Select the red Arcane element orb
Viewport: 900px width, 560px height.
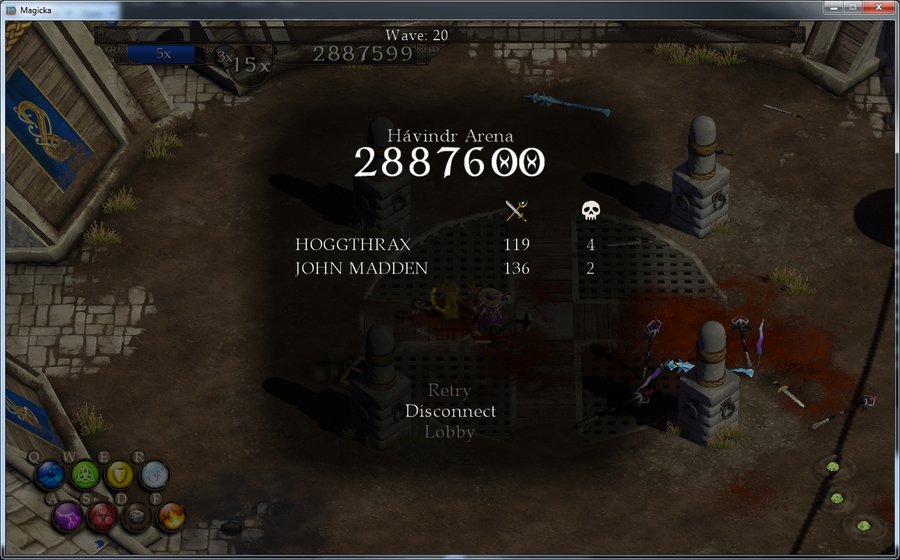(x=102, y=516)
